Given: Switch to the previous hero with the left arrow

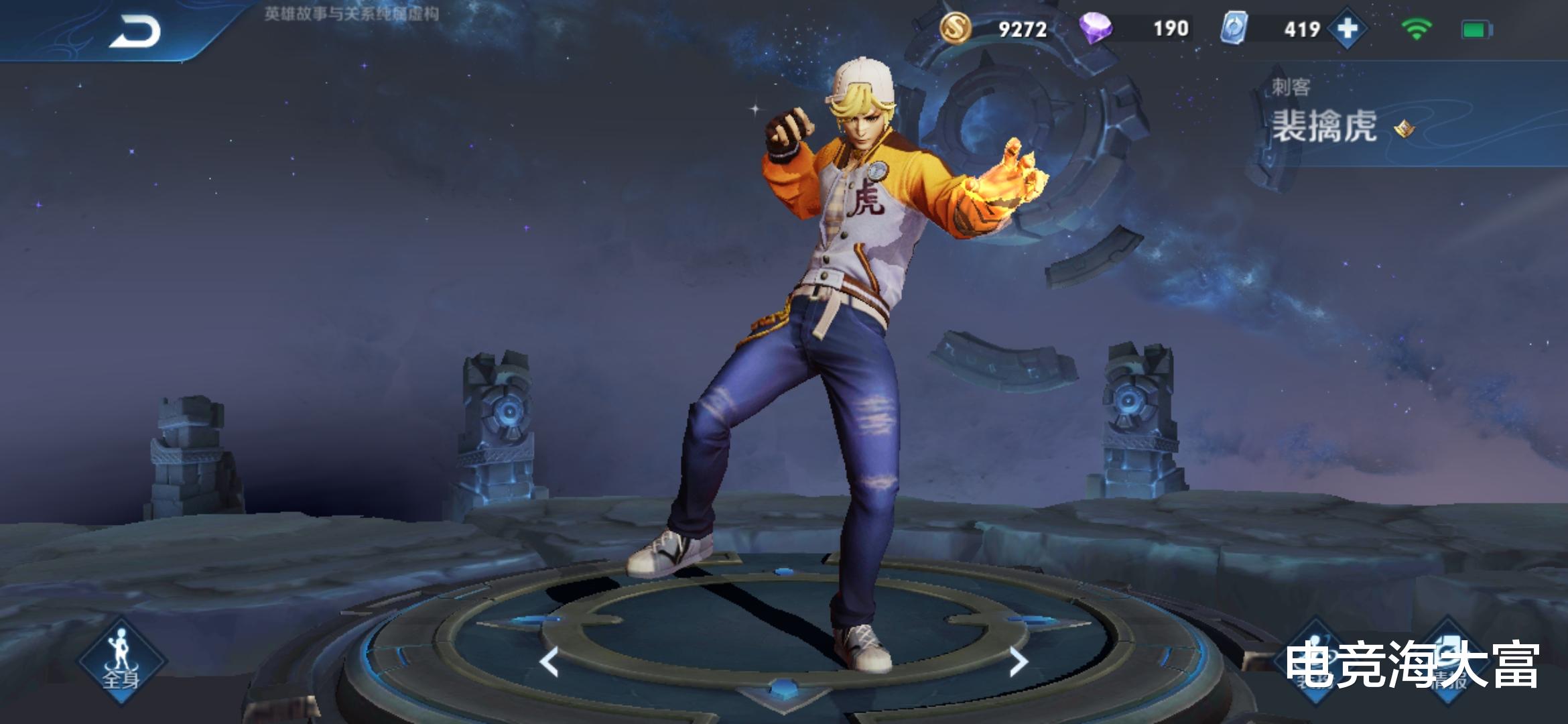Looking at the screenshot, I should click(549, 662).
